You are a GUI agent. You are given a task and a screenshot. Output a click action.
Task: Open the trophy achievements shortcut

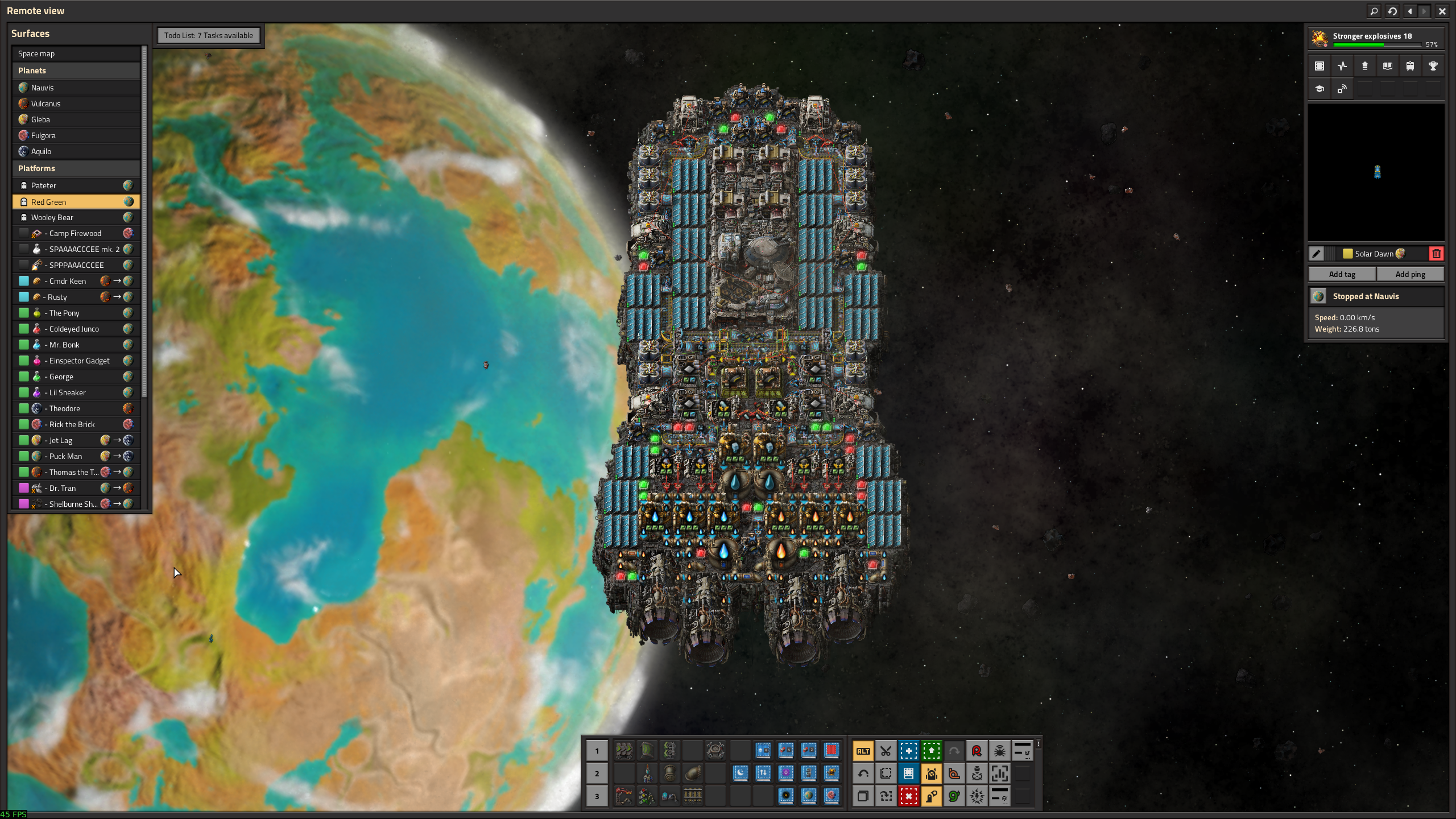coord(1433,66)
